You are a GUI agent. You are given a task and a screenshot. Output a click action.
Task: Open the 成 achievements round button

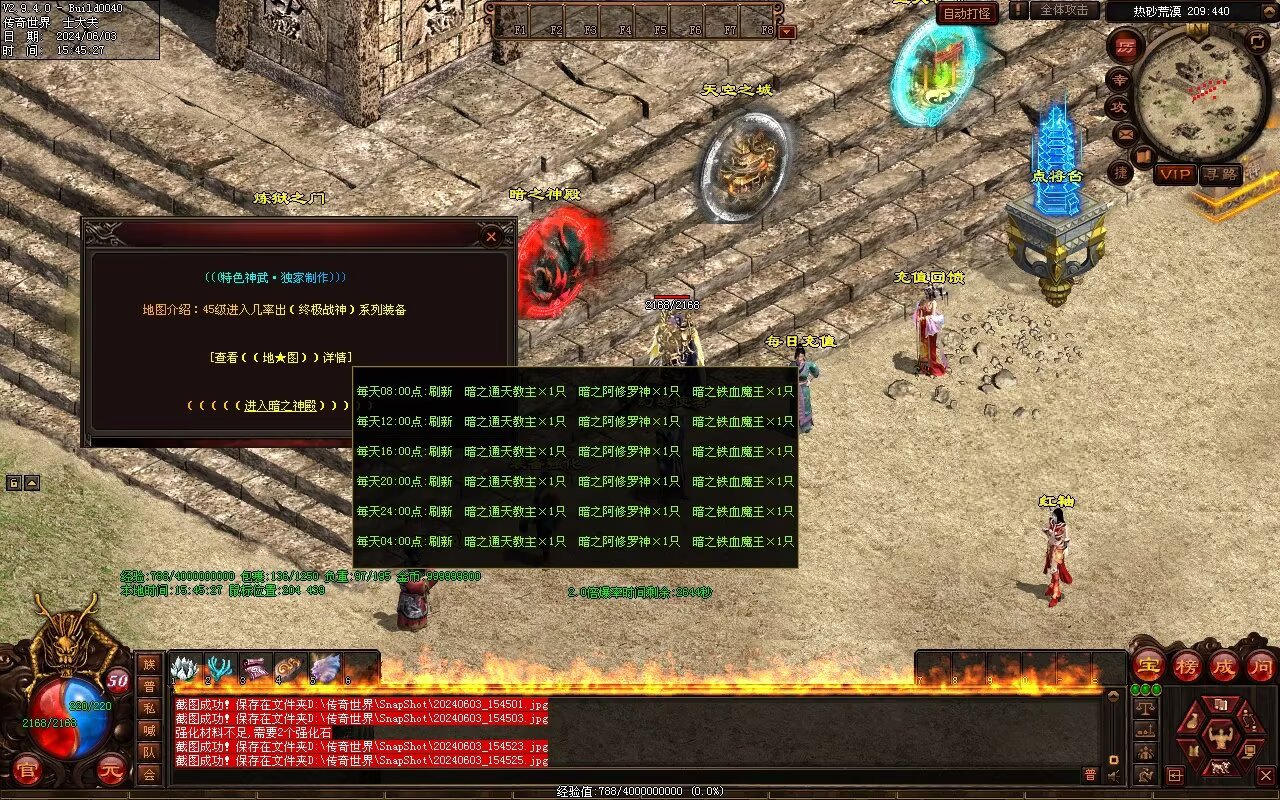coord(1223,665)
